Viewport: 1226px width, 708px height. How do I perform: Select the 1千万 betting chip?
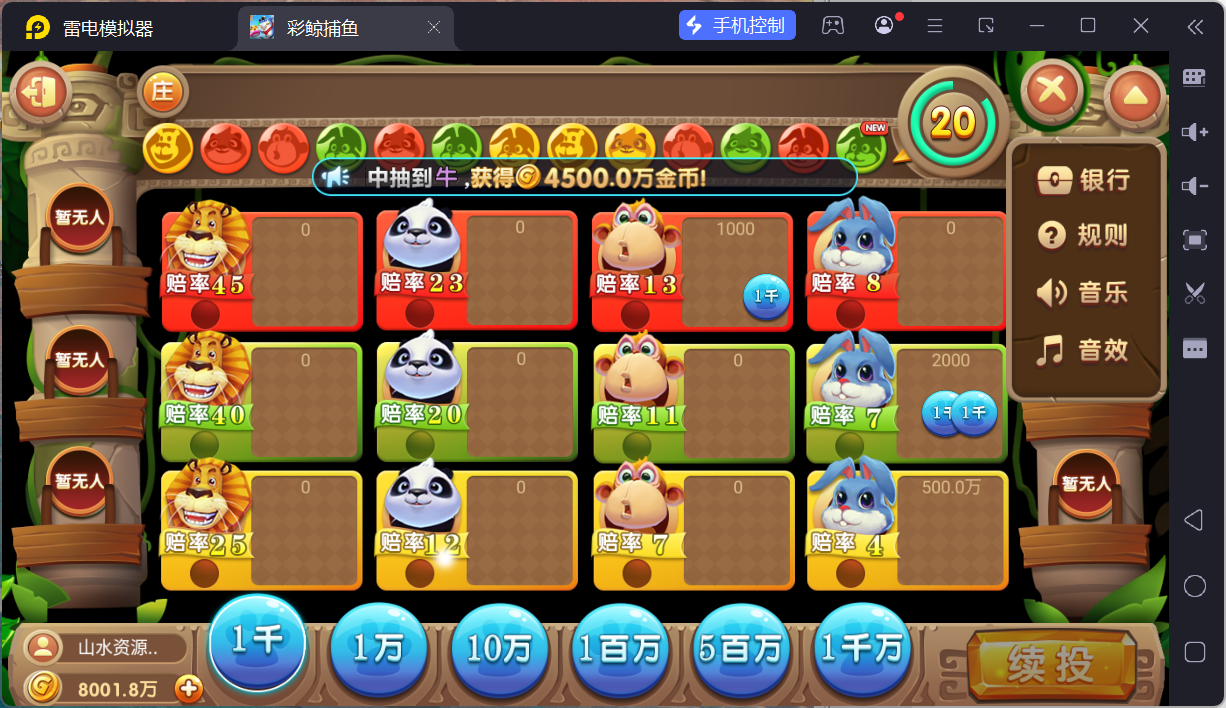[x=863, y=650]
